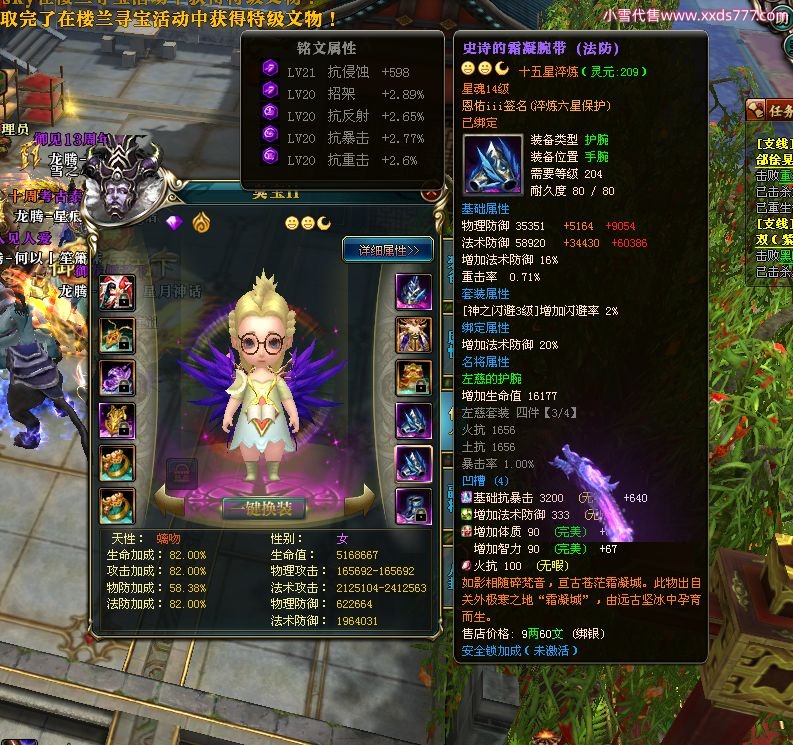Screen dimensions: 793x745
Task: Click the purple gem icon in panel header
Action: (176, 222)
